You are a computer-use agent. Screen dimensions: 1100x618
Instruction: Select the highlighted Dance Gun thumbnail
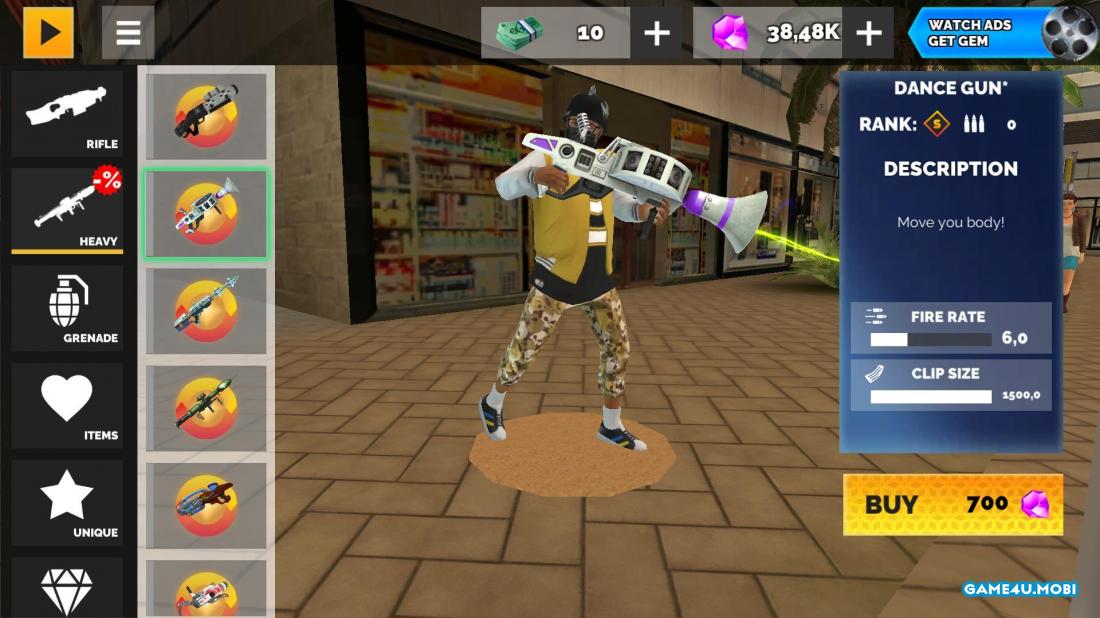tap(206, 214)
